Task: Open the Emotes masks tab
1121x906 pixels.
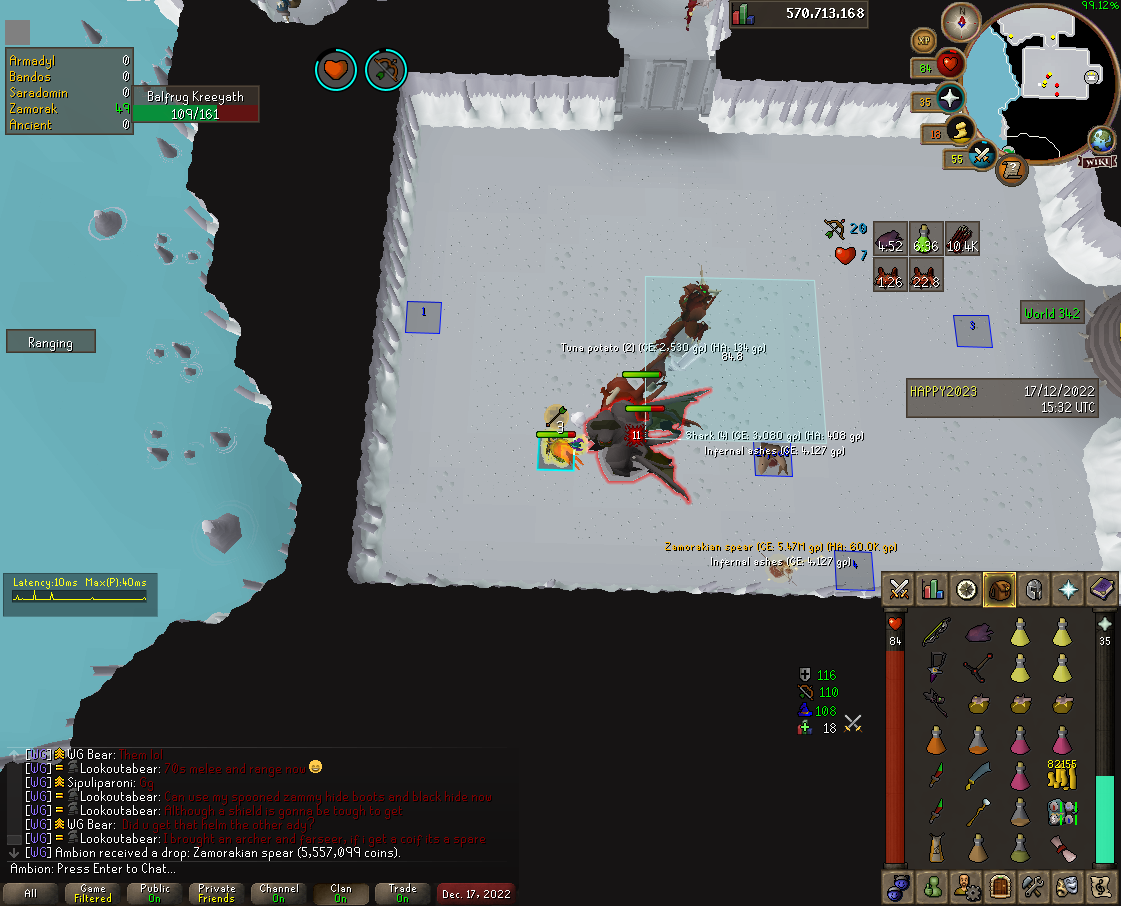Action: click(1068, 886)
